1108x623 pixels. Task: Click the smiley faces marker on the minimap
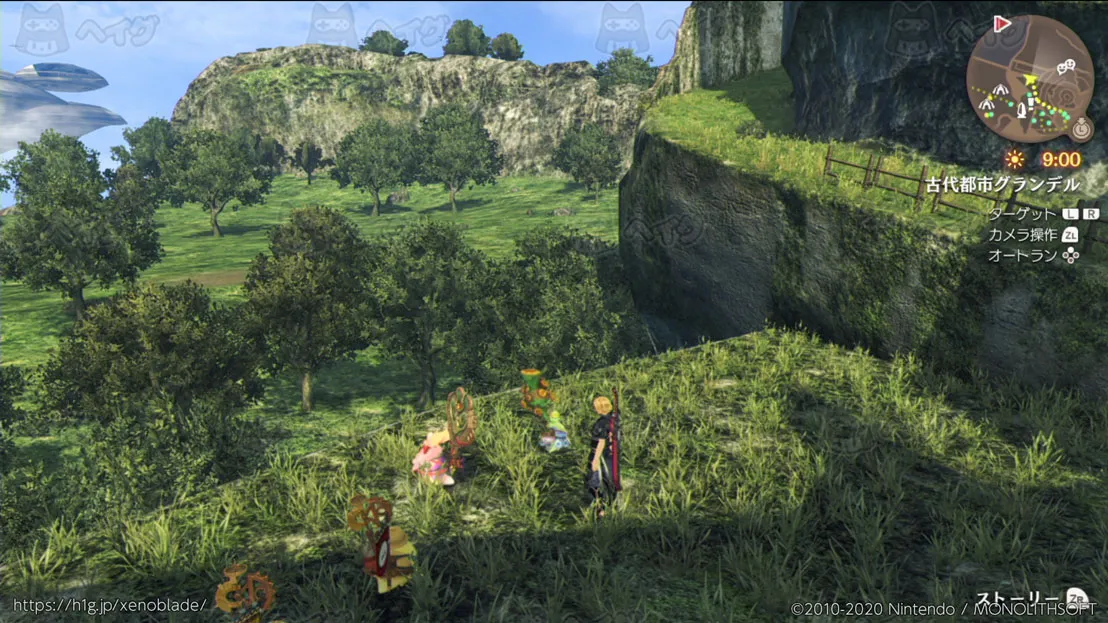[1066, 67]
